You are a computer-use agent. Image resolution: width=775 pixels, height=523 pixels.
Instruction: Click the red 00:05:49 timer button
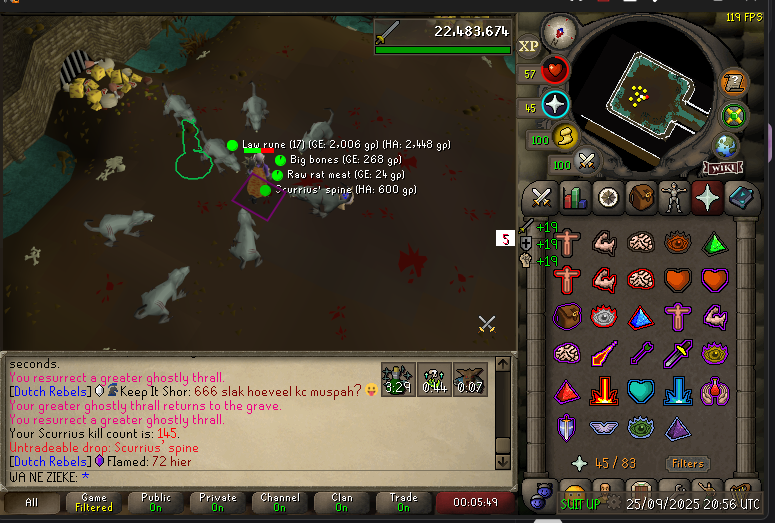475,502
